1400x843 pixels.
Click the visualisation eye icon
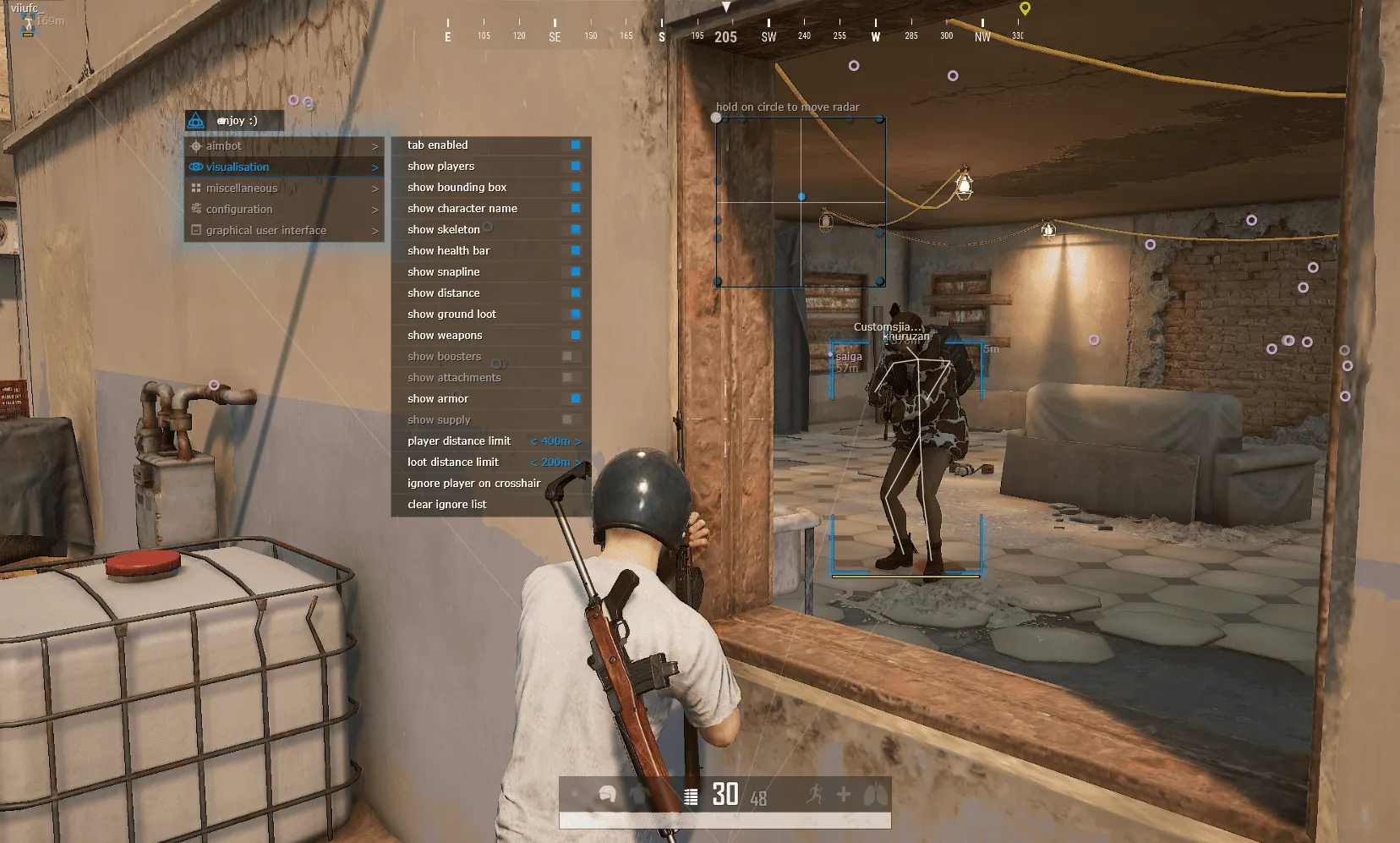(x=197, y=167)
